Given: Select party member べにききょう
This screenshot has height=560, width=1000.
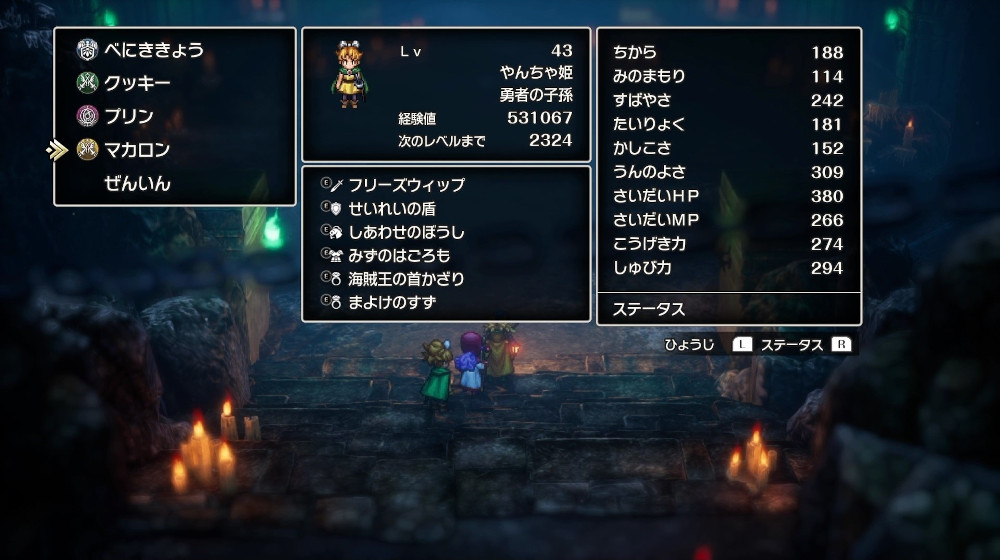Looking at the screenshot, I should tap(153, 50).
